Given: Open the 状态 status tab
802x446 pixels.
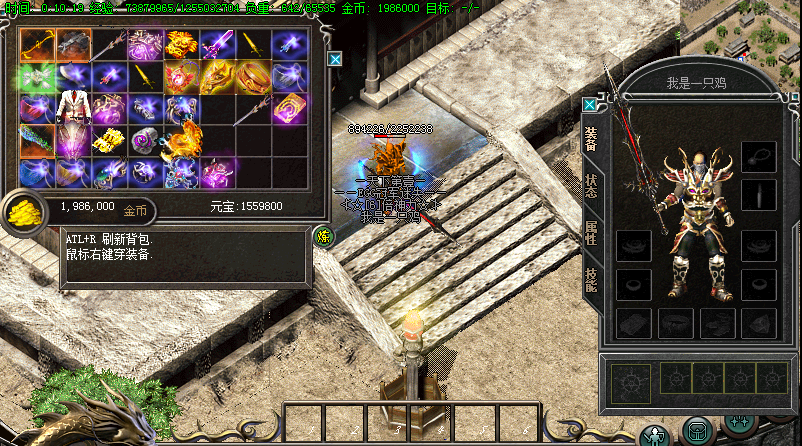Looking at the screenshot, I should point(591,187).
